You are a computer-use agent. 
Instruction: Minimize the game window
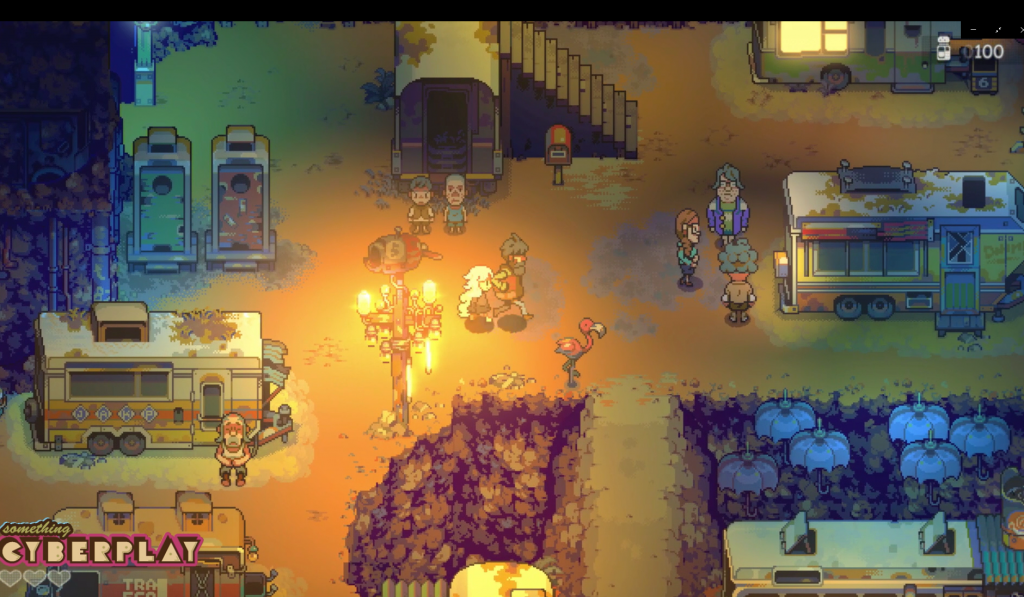pos(972,31)
